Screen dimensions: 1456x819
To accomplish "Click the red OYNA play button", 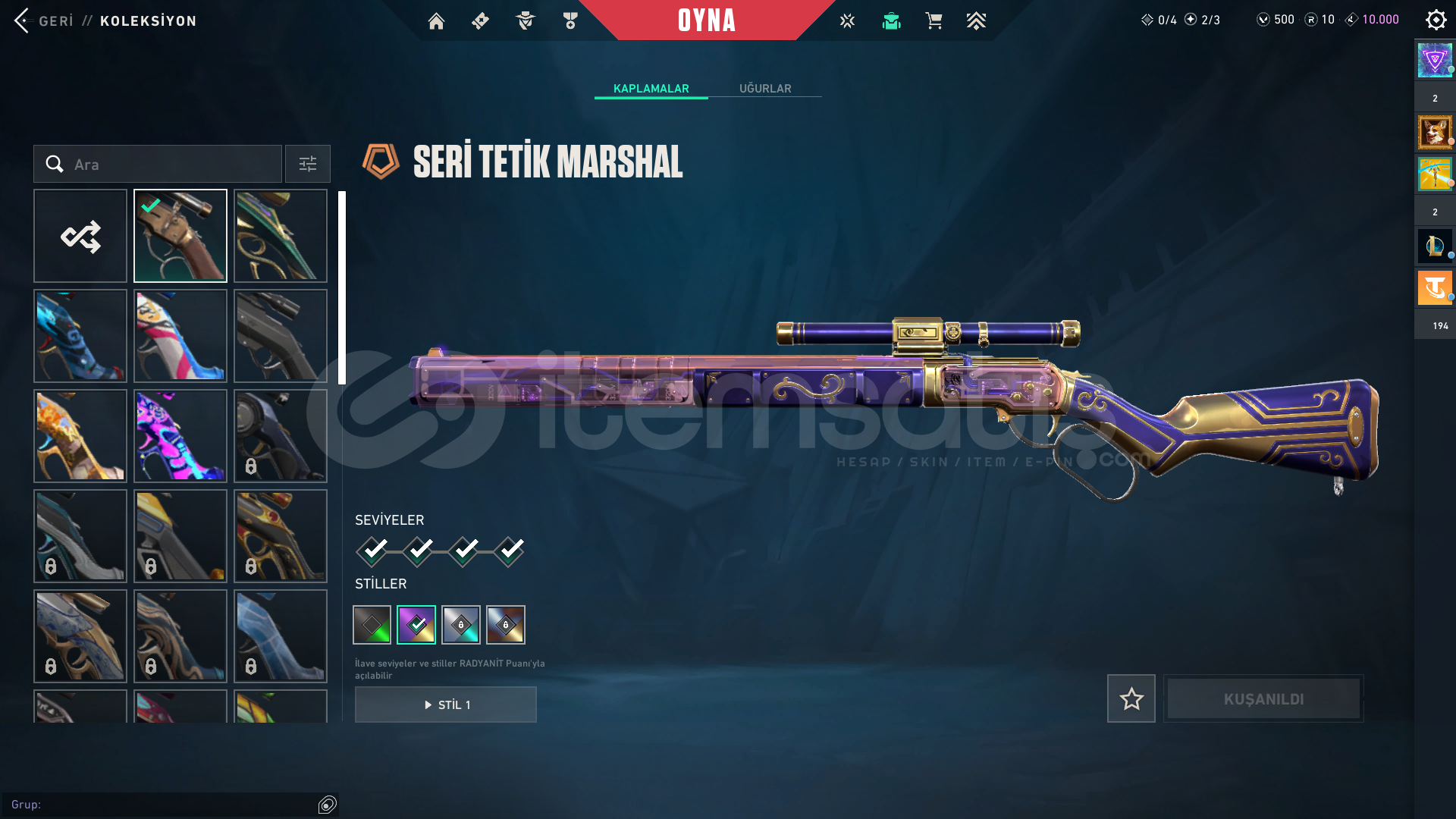I will pyautogui.click(x=706, y=20).
